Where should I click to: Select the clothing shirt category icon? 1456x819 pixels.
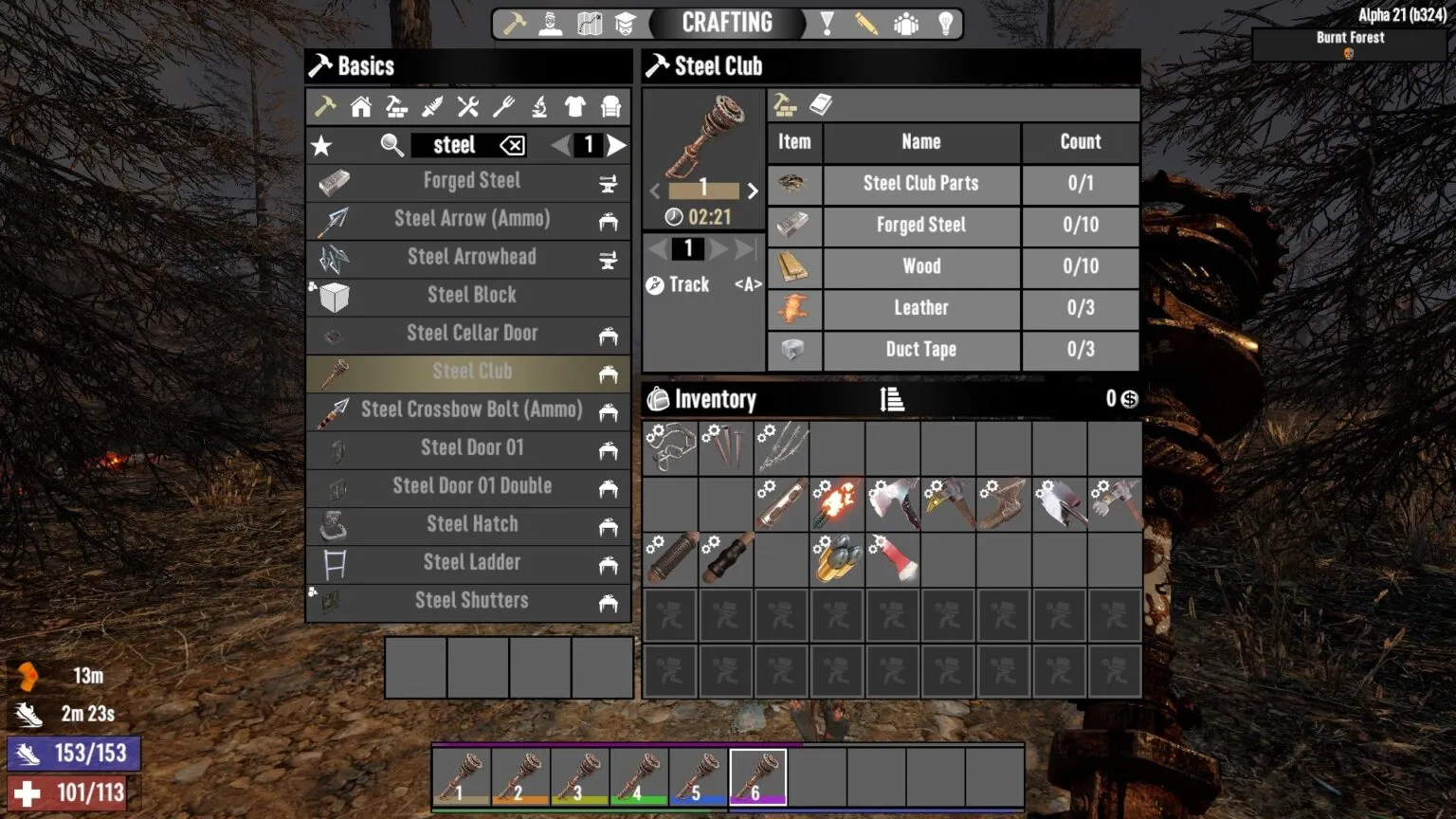575,107
